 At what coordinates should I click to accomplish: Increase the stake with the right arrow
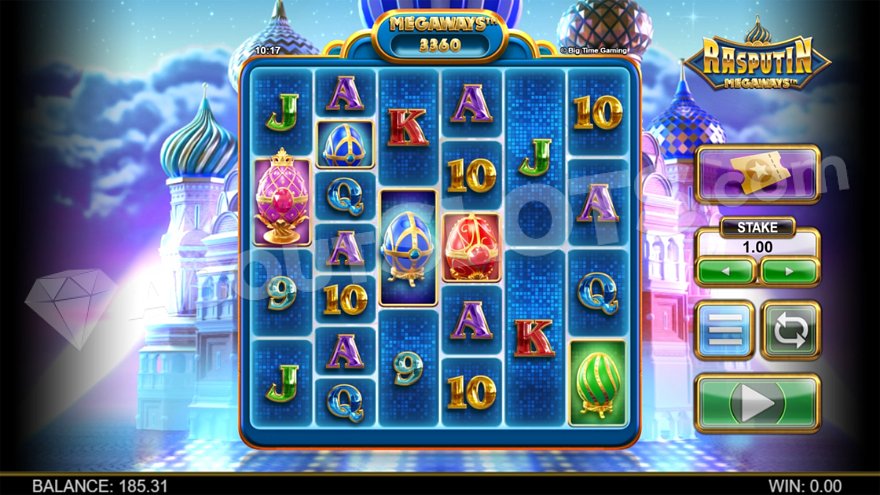789,271
